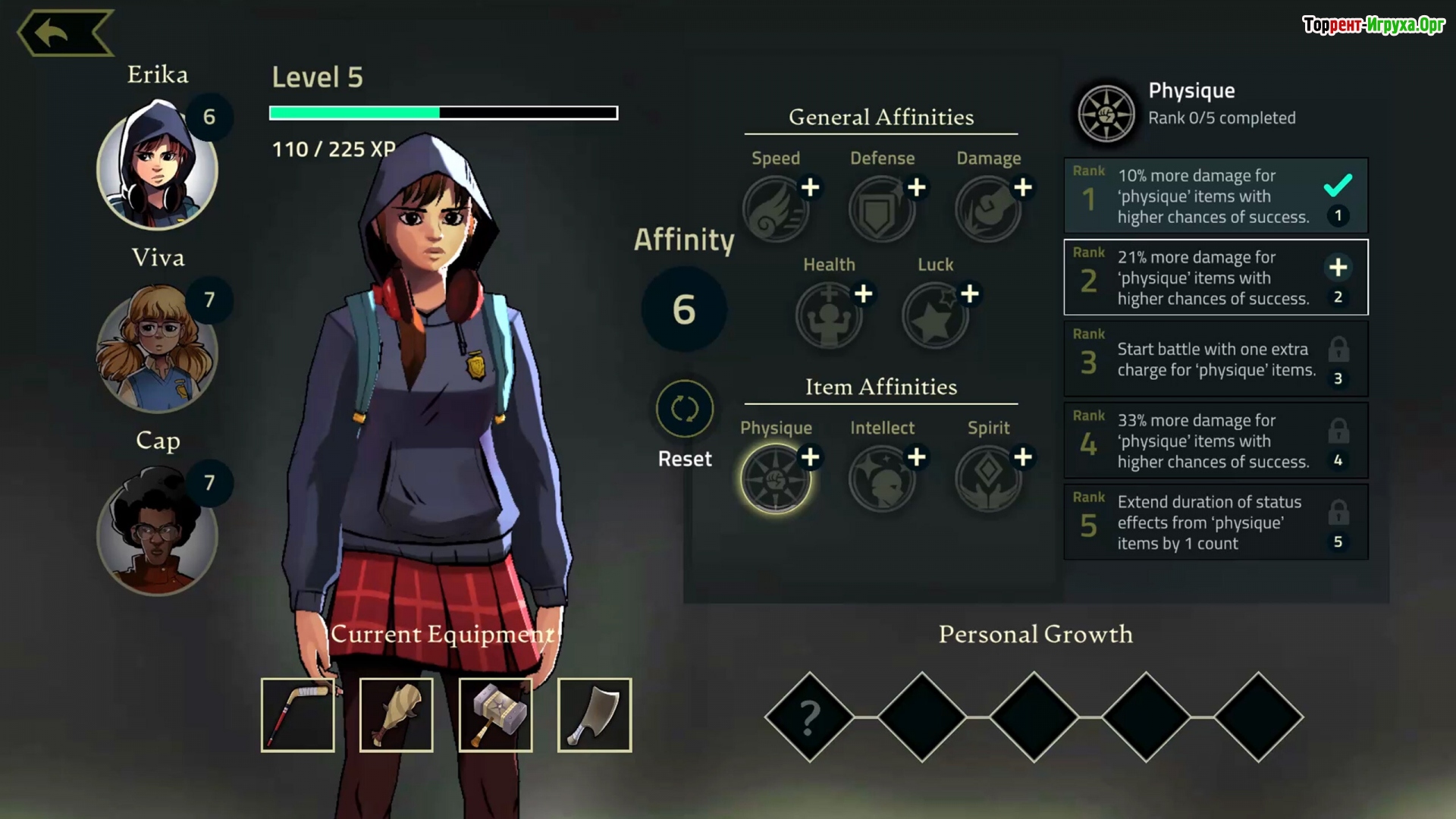Inspect the question mark Personal Growth diamond
The width and height of the screenshot is (1456, 819).
point(809,717)
